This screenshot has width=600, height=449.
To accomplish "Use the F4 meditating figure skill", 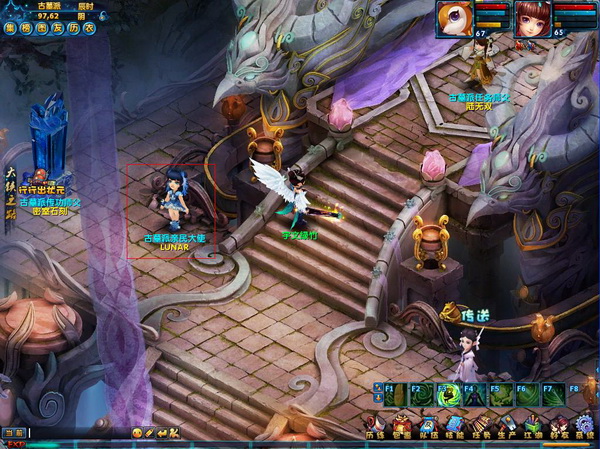I will 474,396.
